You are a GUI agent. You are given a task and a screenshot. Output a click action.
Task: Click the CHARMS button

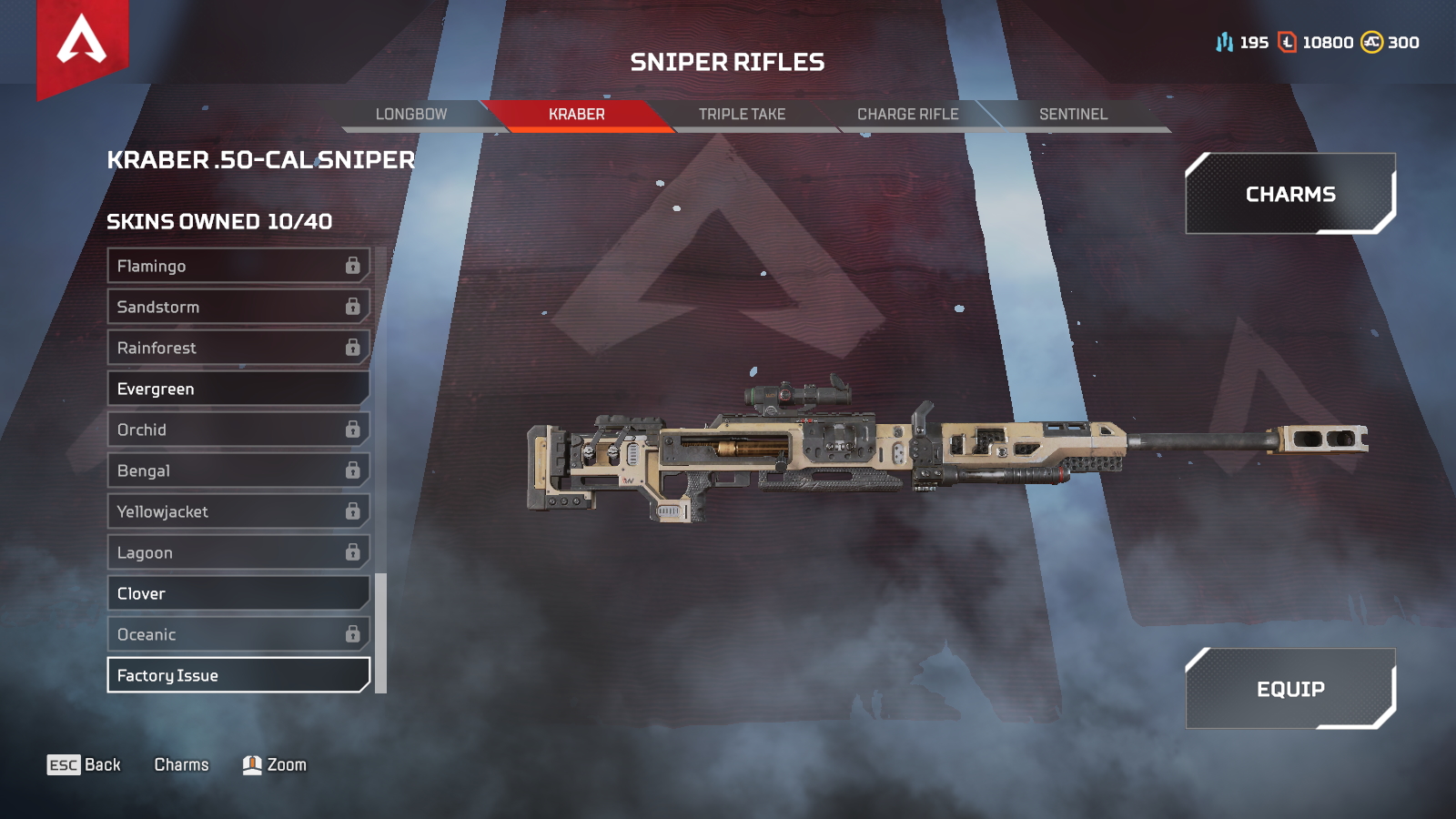pyautogui.click(x=1289, y=194)
